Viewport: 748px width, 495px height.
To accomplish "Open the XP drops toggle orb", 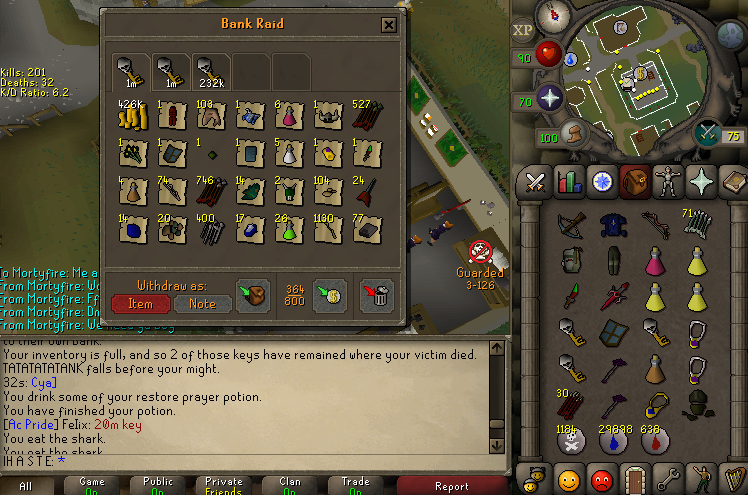I will coord(523,31).
